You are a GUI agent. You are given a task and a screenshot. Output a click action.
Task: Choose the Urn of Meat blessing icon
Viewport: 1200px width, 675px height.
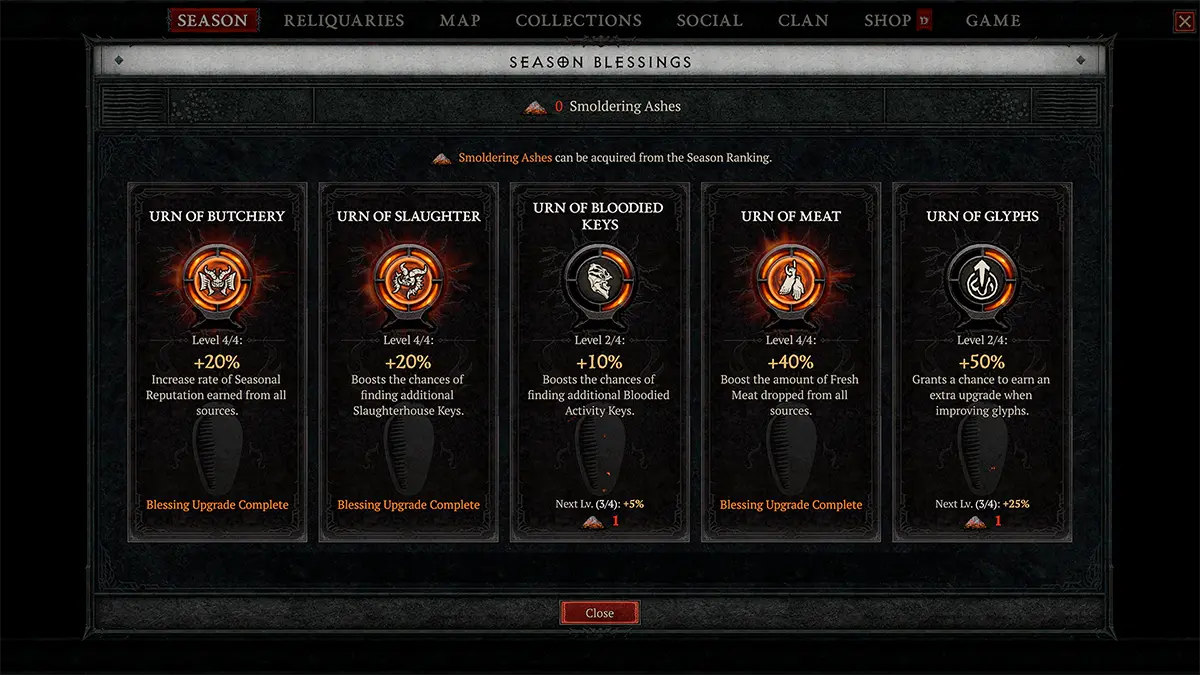(790, 279)
